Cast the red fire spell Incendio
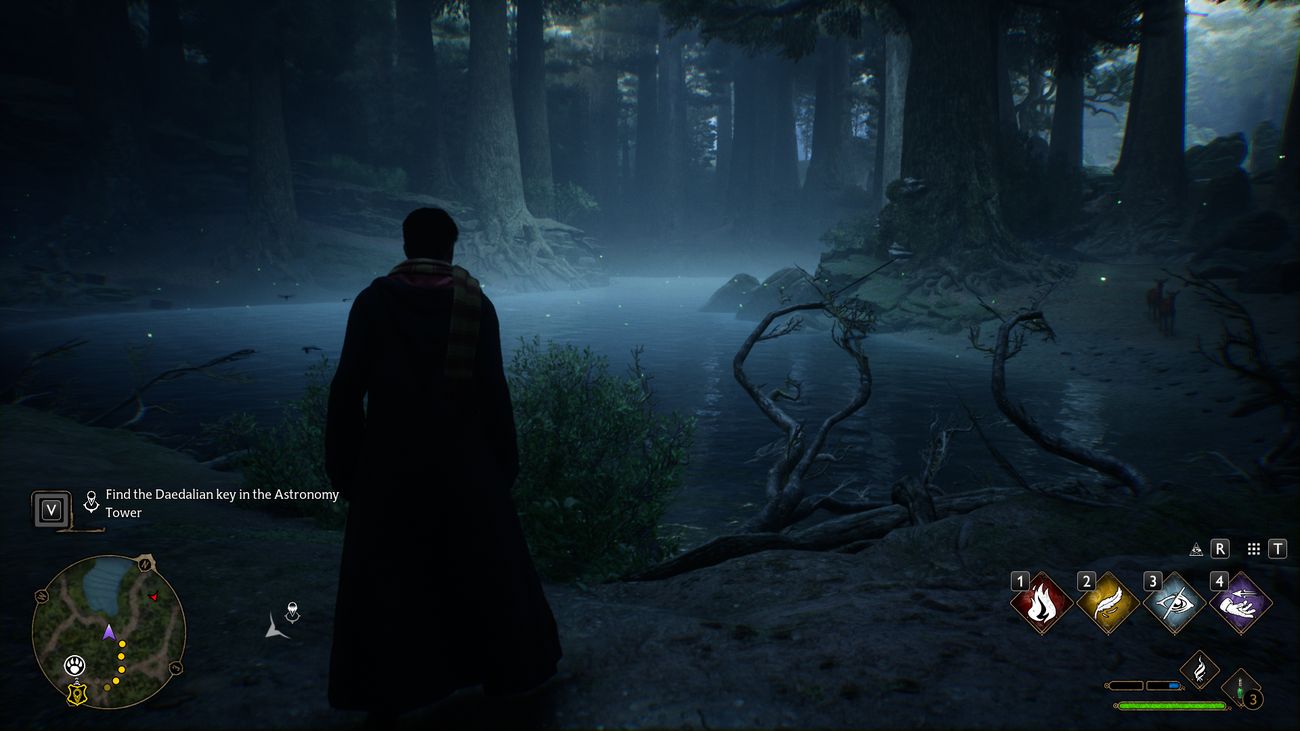 [x=1041, y=604]
